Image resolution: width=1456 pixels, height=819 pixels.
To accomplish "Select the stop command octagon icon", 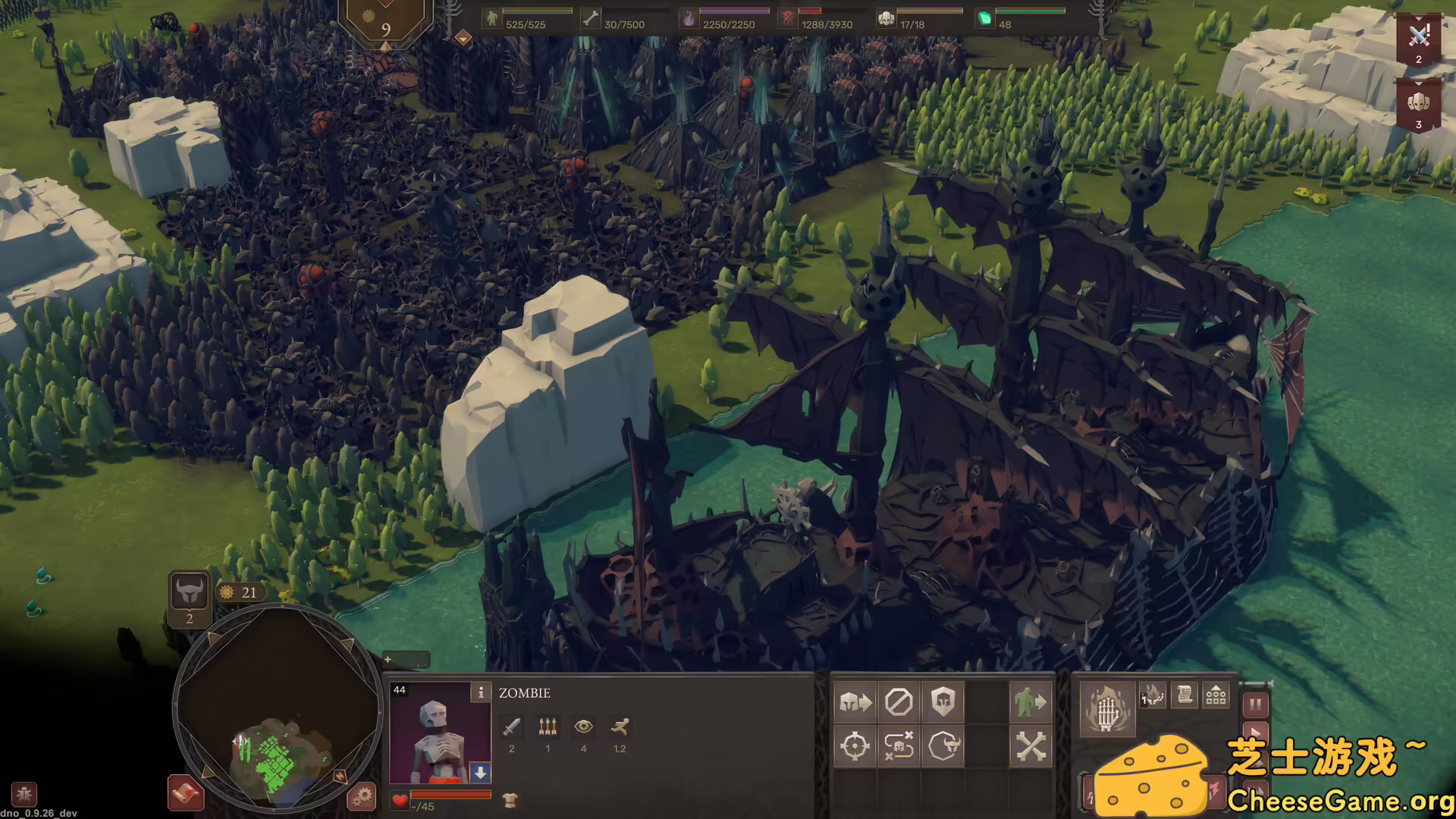I will (x=899, y=702).
